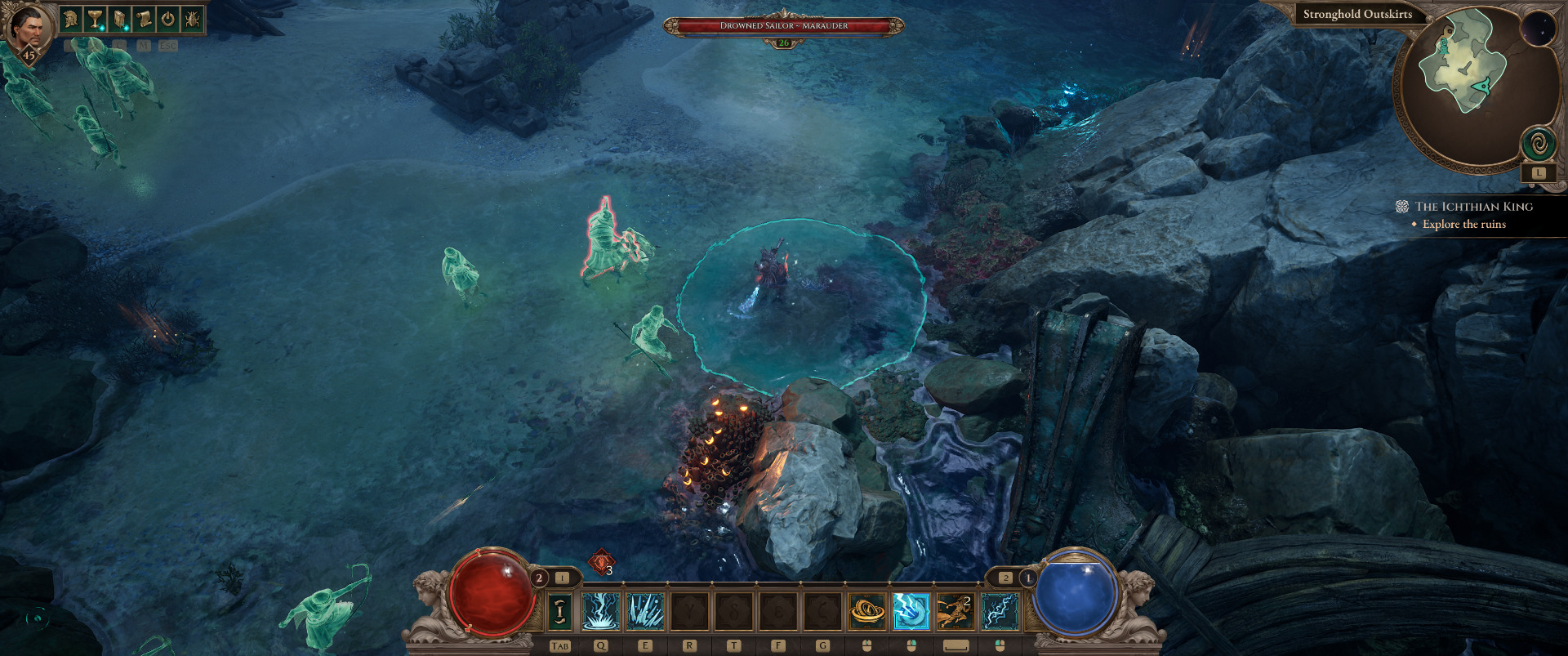Image resolution: width=1568 pixels, height=656 pixels.
Task: Click the golden chalice menu icon
Action: 96,18
